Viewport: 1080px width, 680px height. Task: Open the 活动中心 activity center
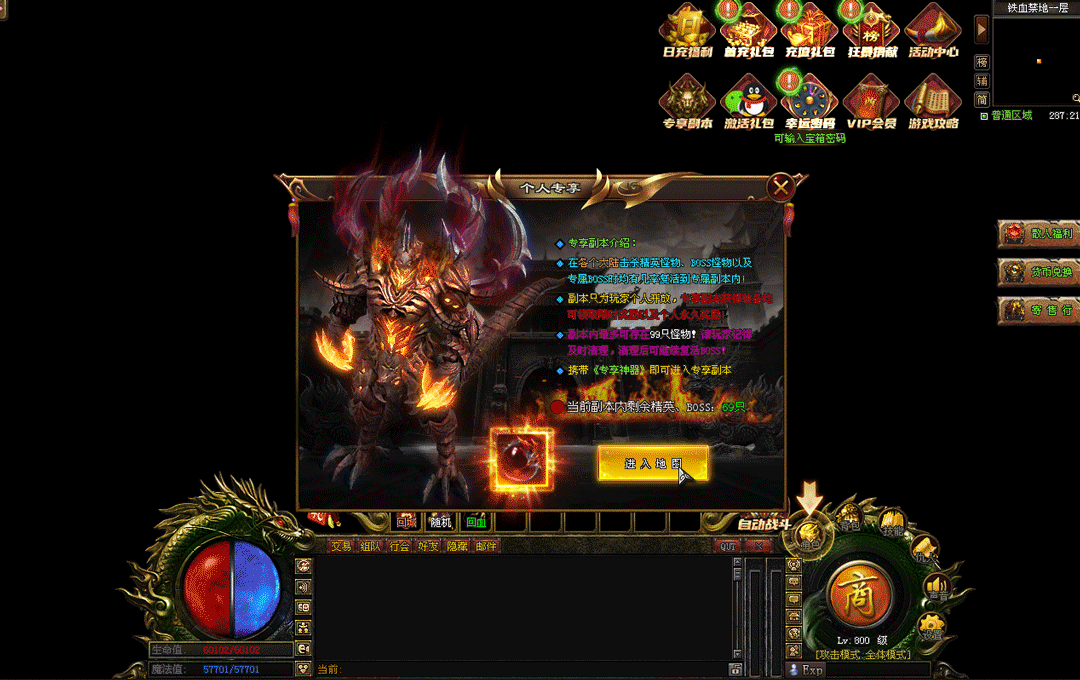coord(933,30)
